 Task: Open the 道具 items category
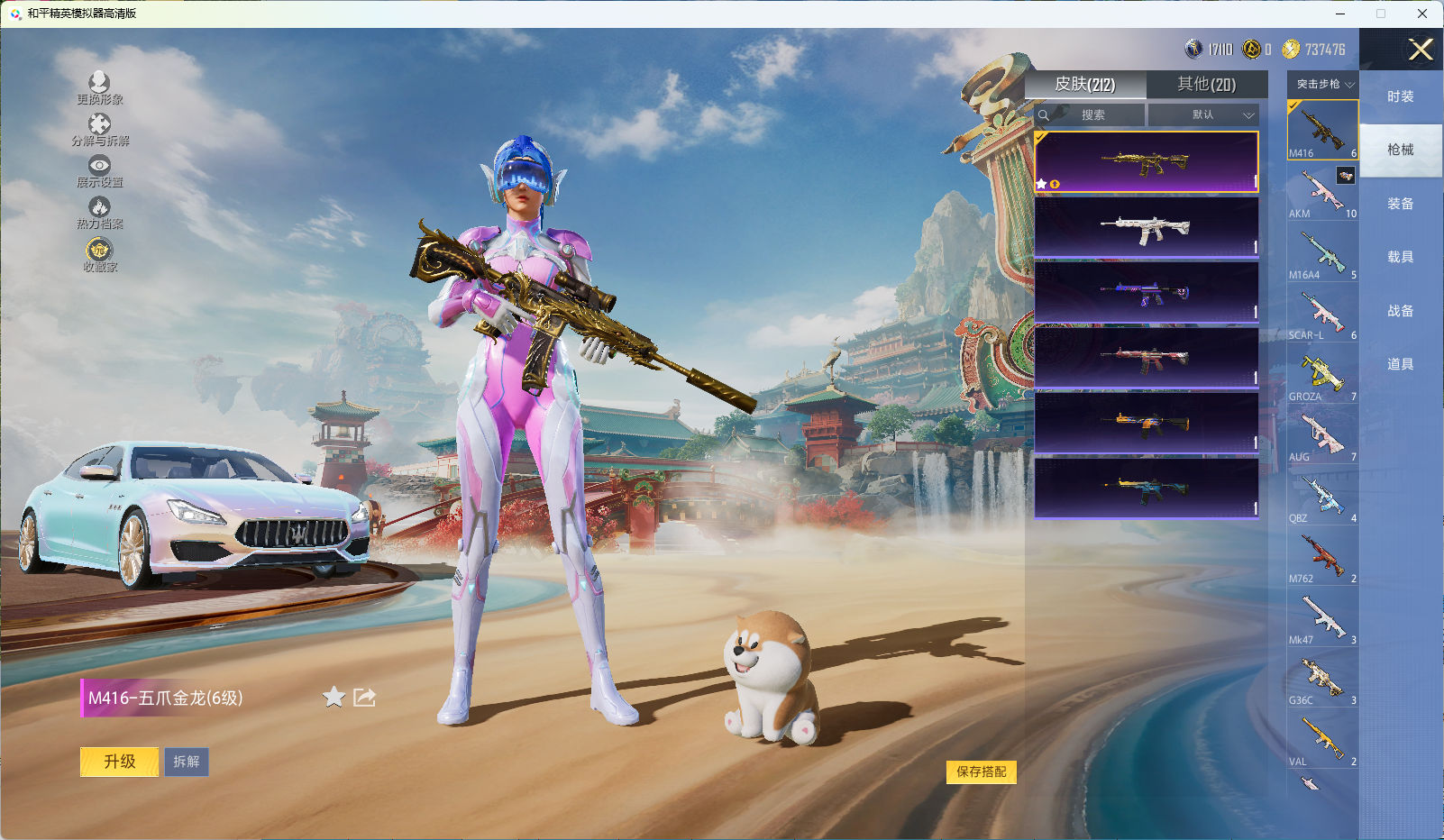tap(1400, 364)
